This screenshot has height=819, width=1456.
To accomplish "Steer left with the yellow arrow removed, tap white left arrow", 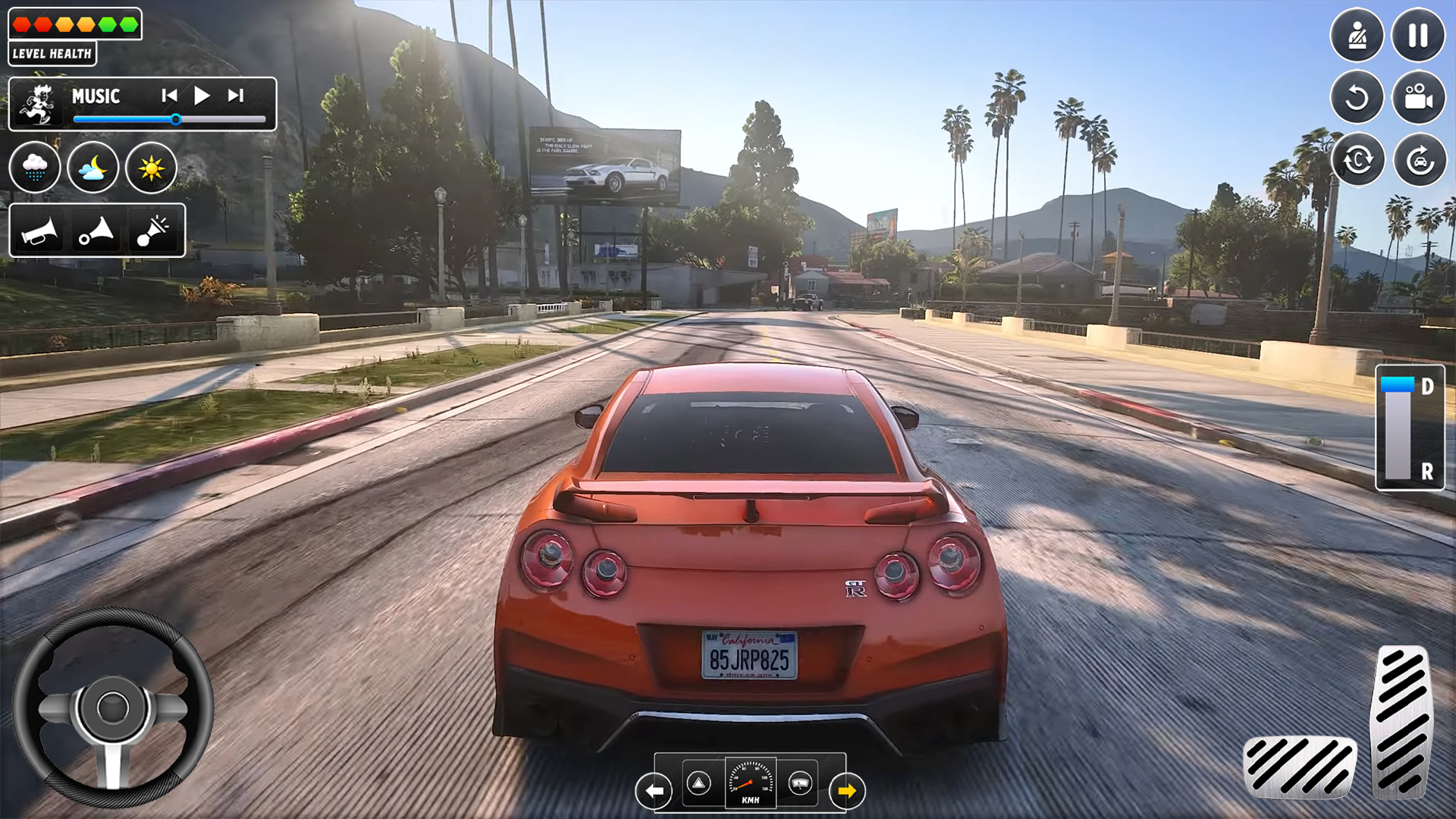I will coord(652,789).
